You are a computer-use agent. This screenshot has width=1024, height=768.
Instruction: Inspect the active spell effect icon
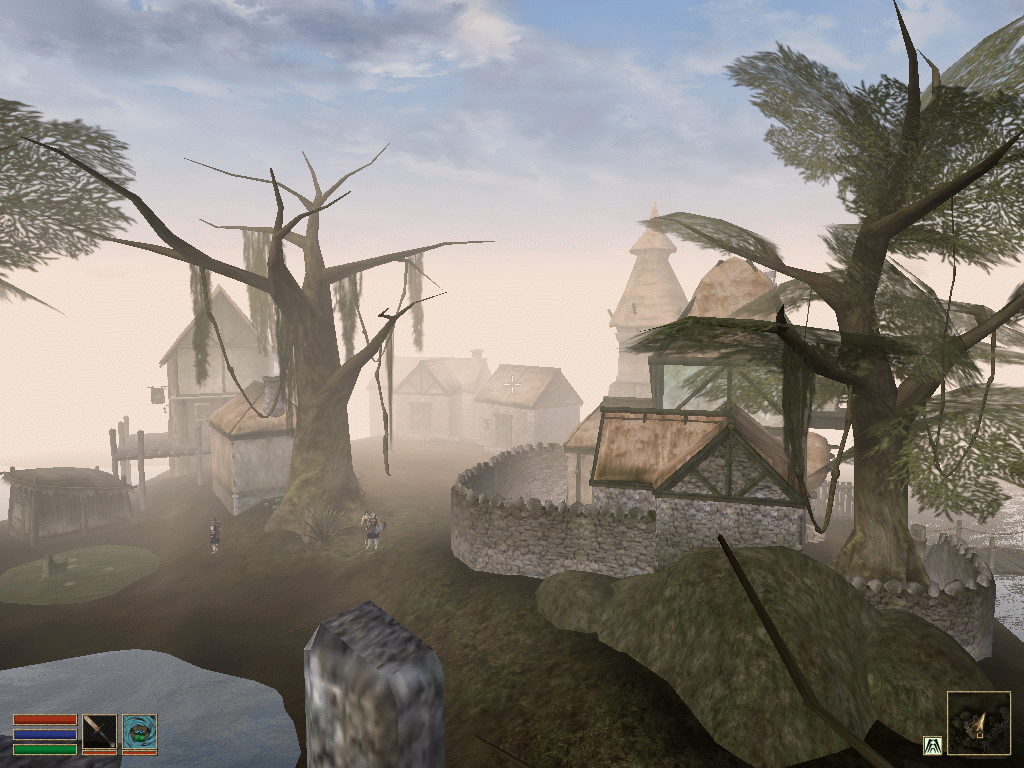click(x=931, y=744)
